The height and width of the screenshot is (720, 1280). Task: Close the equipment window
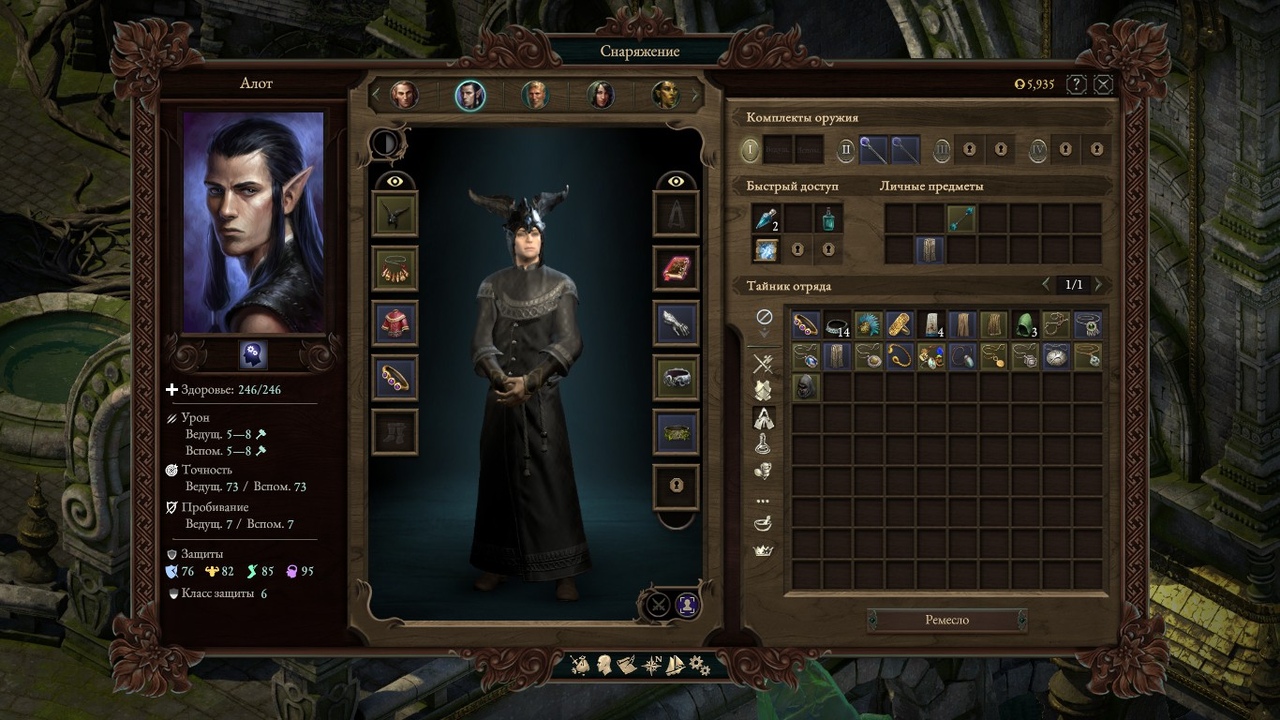point(1103,84)
